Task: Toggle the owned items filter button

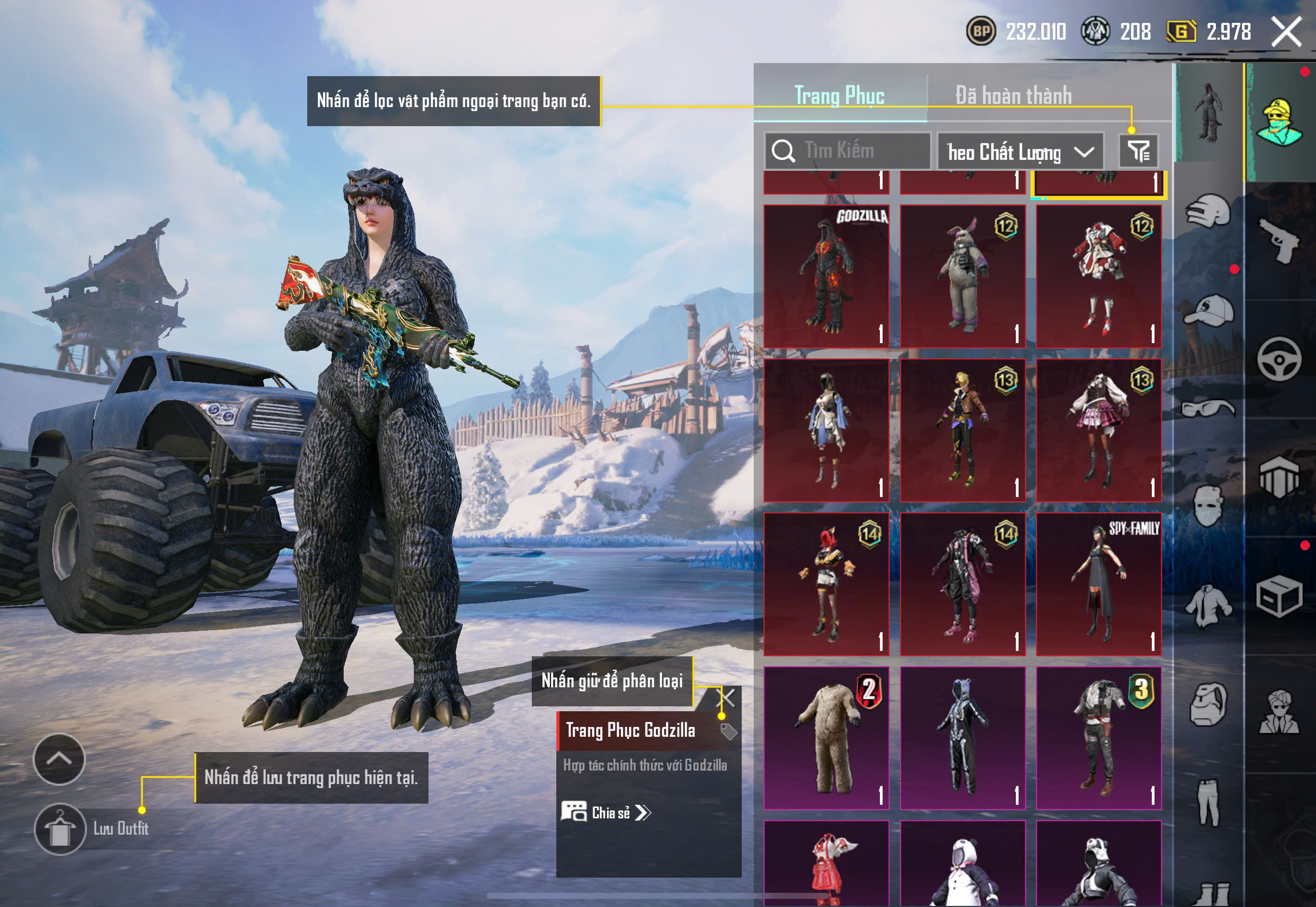Action: [x=1138, y=151]
